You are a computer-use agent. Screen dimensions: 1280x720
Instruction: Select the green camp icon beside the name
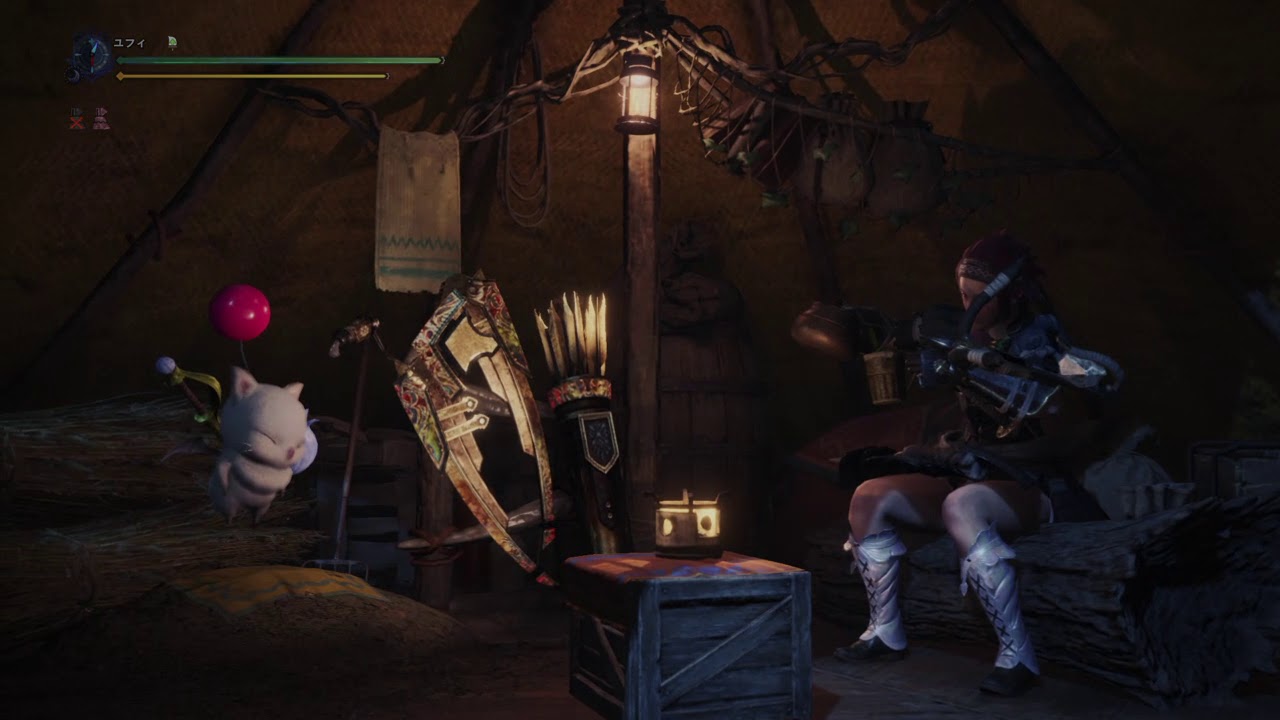click(172, 42)
